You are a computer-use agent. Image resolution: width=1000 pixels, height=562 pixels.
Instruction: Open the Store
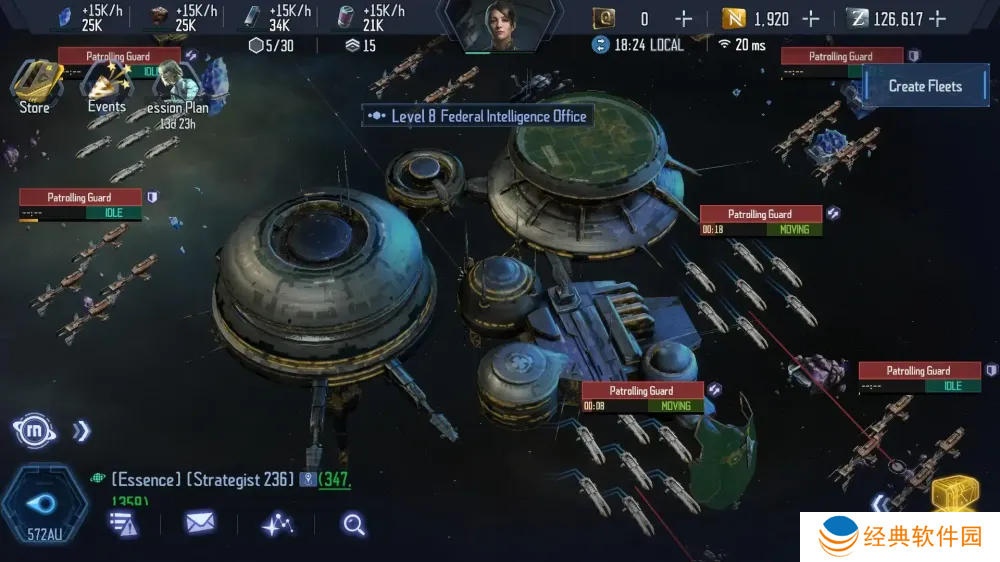tap(34, 85)
